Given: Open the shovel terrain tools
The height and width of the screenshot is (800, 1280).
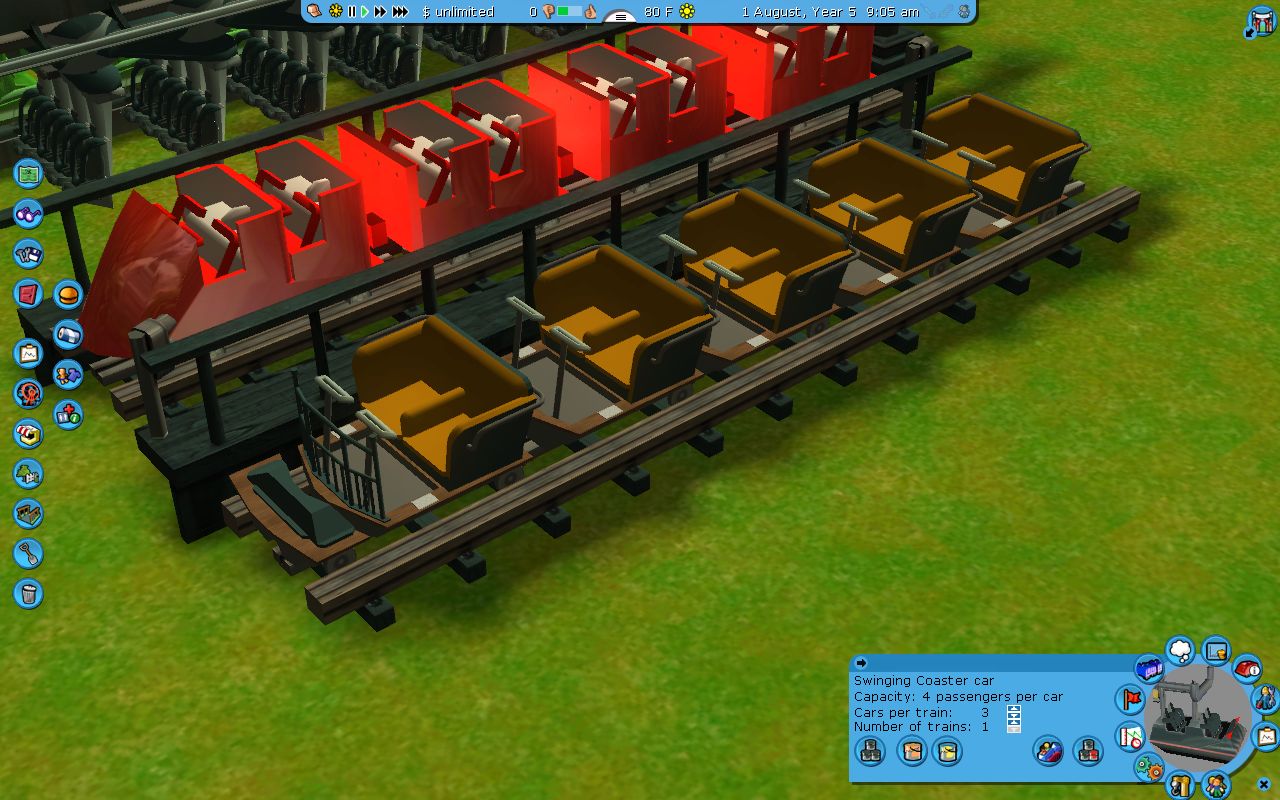Looking at the screenshot, I should click(28, 553).
